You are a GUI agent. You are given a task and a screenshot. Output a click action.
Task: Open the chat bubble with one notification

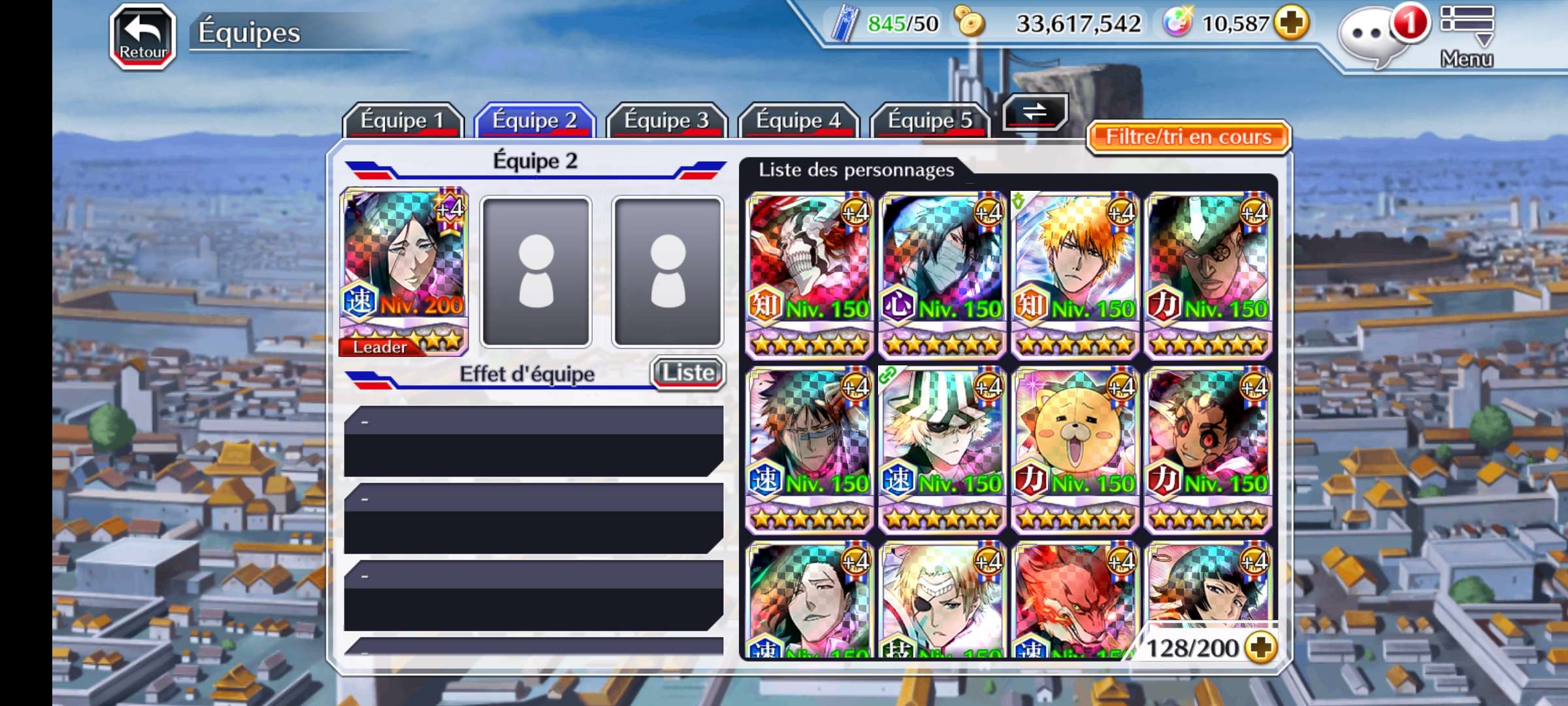(x=1369, y=37)
